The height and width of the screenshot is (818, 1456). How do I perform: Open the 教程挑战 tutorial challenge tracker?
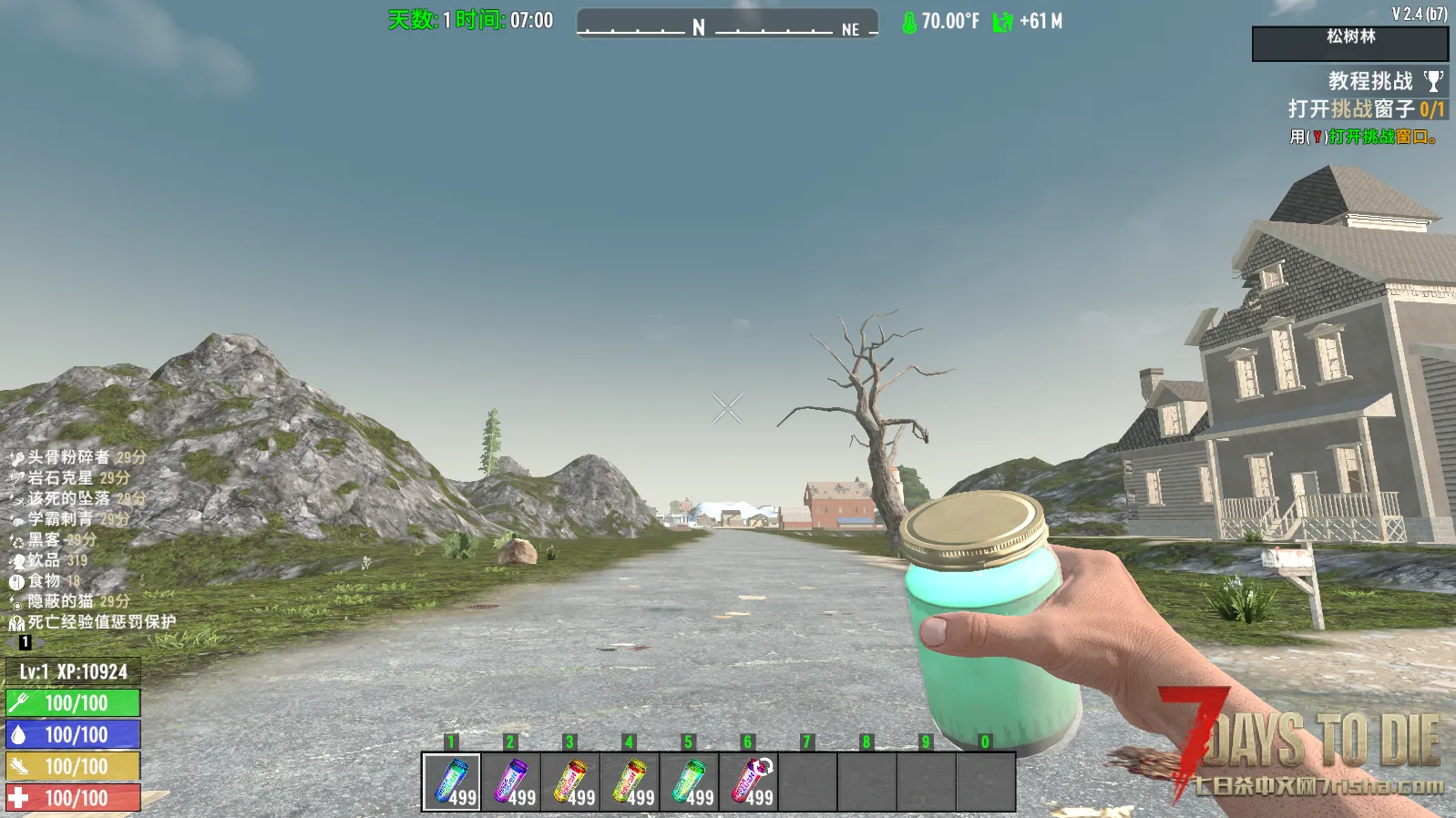[x=1369, y=81]
